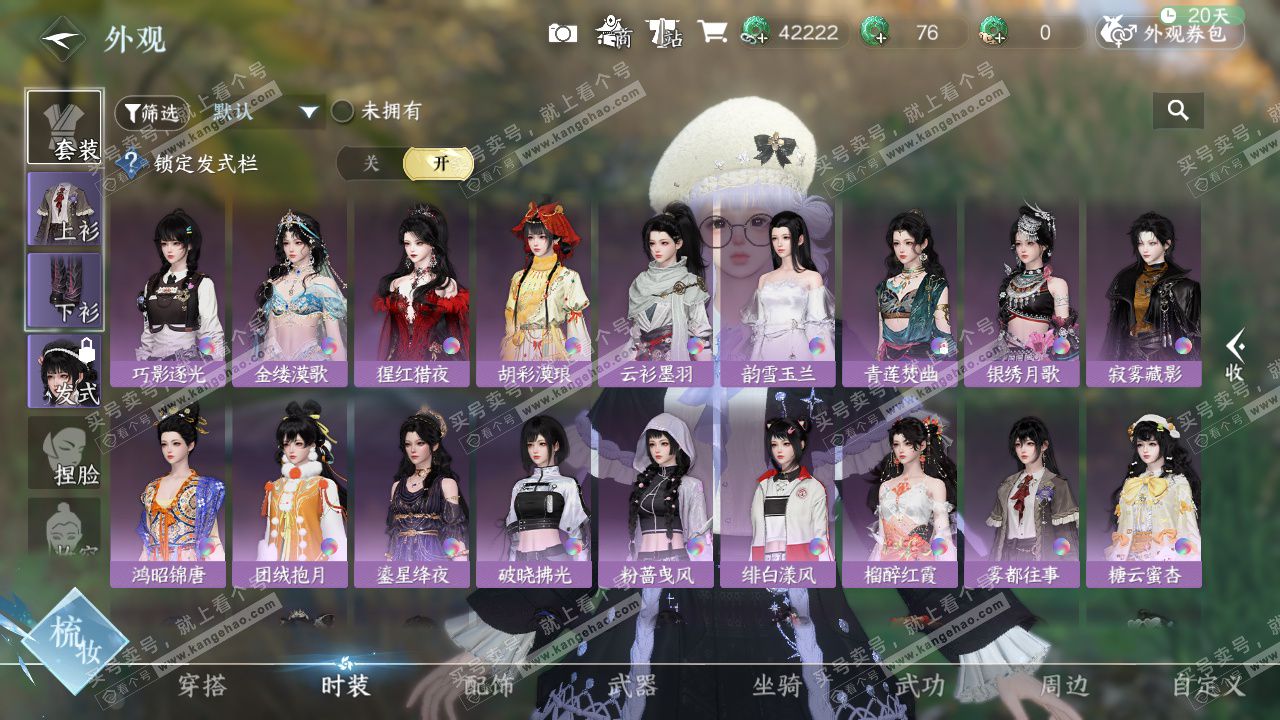Select the 套装 category
The height and width of the screenshot is (720, 1280).
[x=65, y=127]
